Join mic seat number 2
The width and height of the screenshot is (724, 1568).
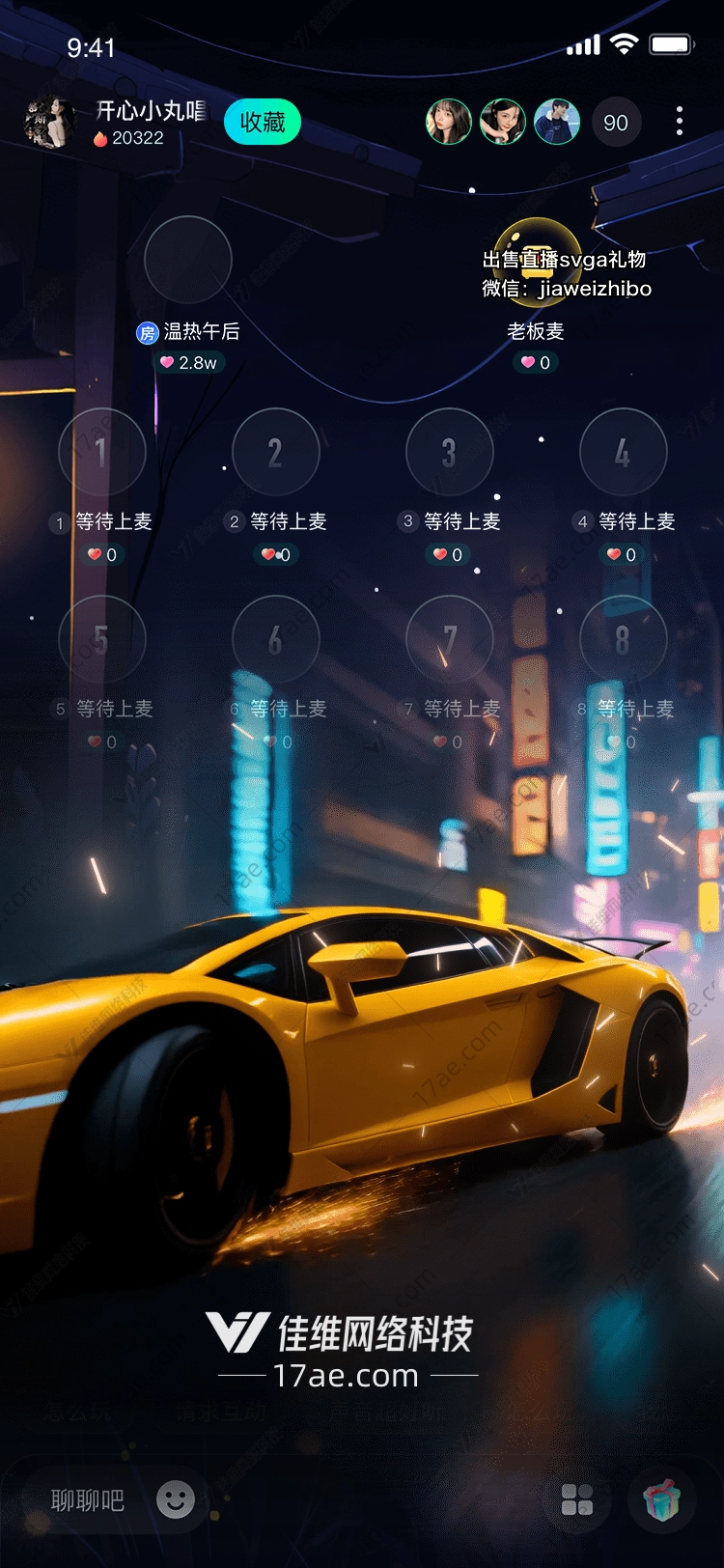(276, 452)
